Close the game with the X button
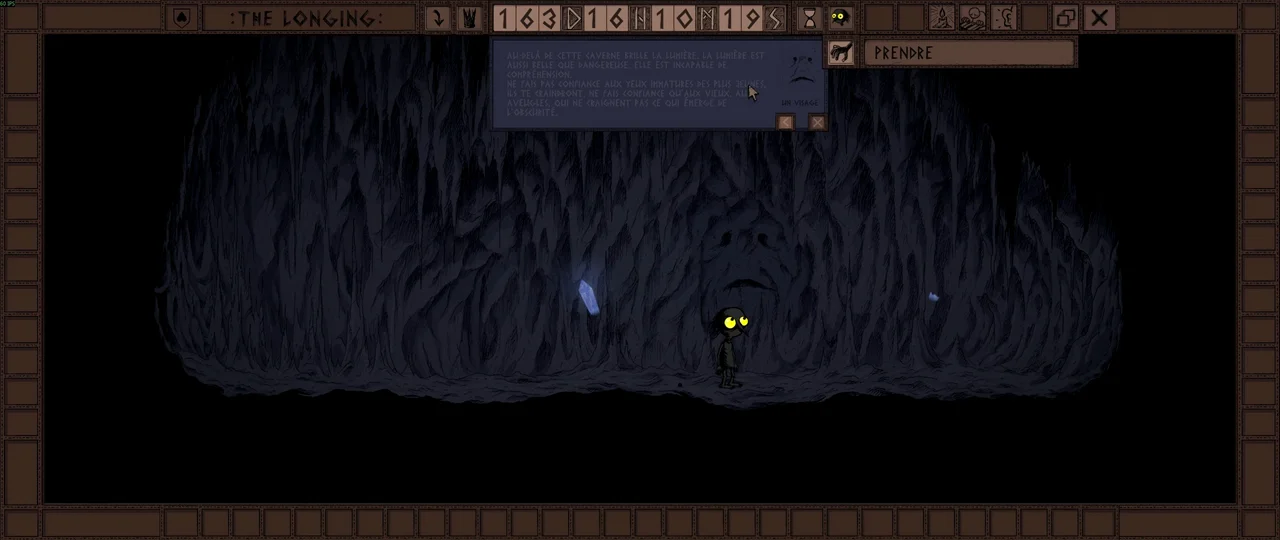This screenshot has width=1280, height=540. click(1099, 18)
